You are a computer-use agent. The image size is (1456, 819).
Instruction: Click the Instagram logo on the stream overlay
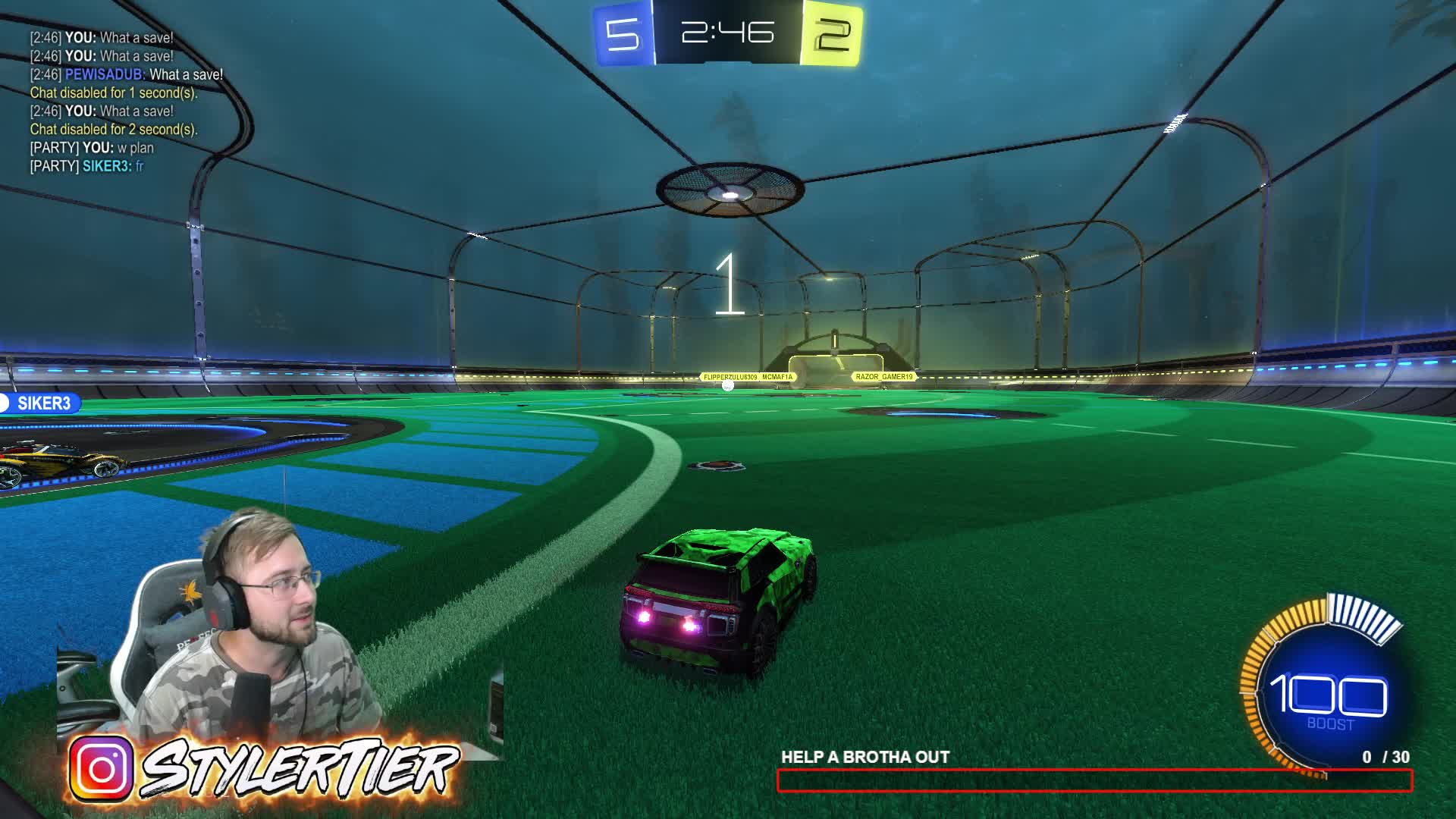click(x=102, y=769)
